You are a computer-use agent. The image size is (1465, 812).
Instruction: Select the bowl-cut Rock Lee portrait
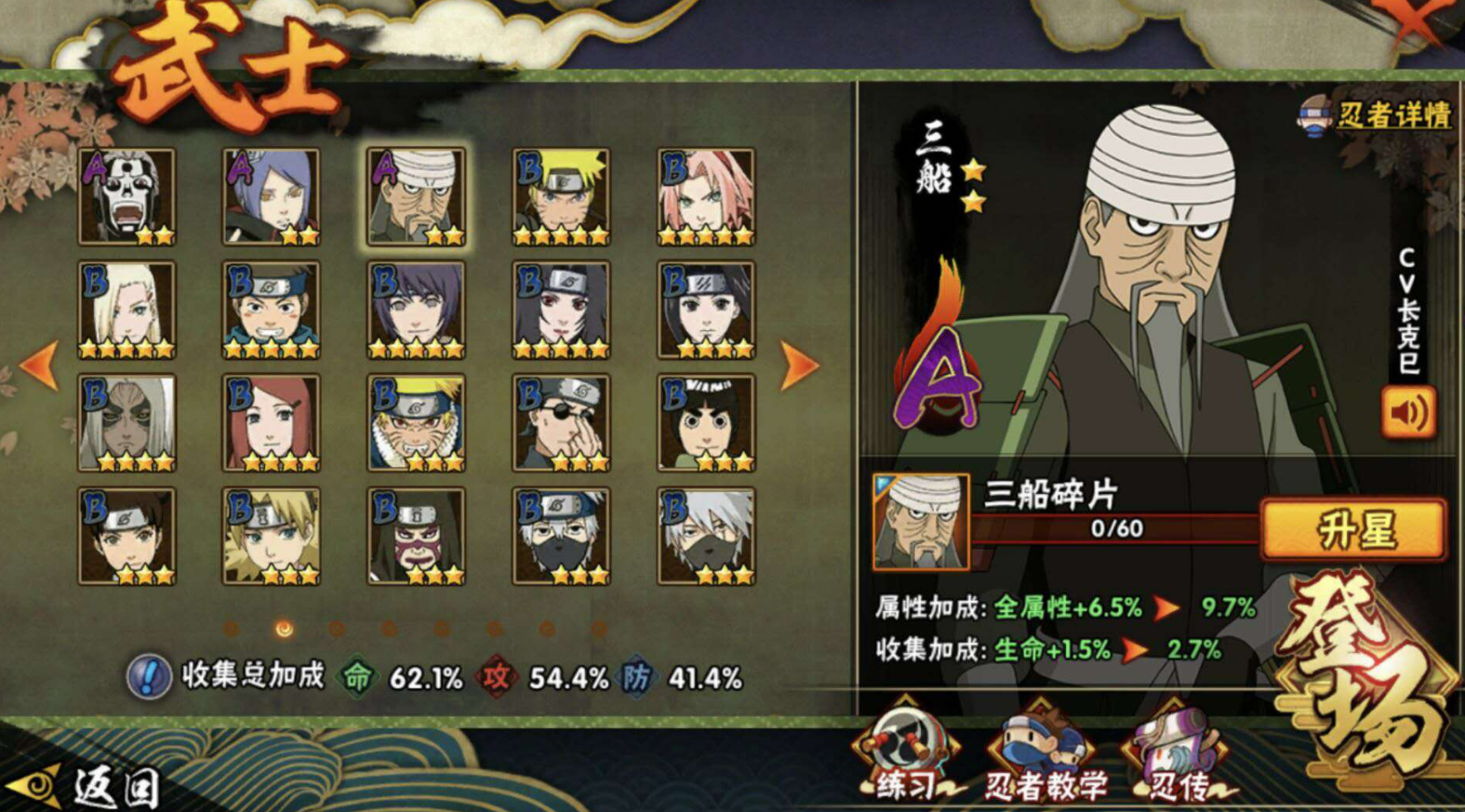point(706,423)
